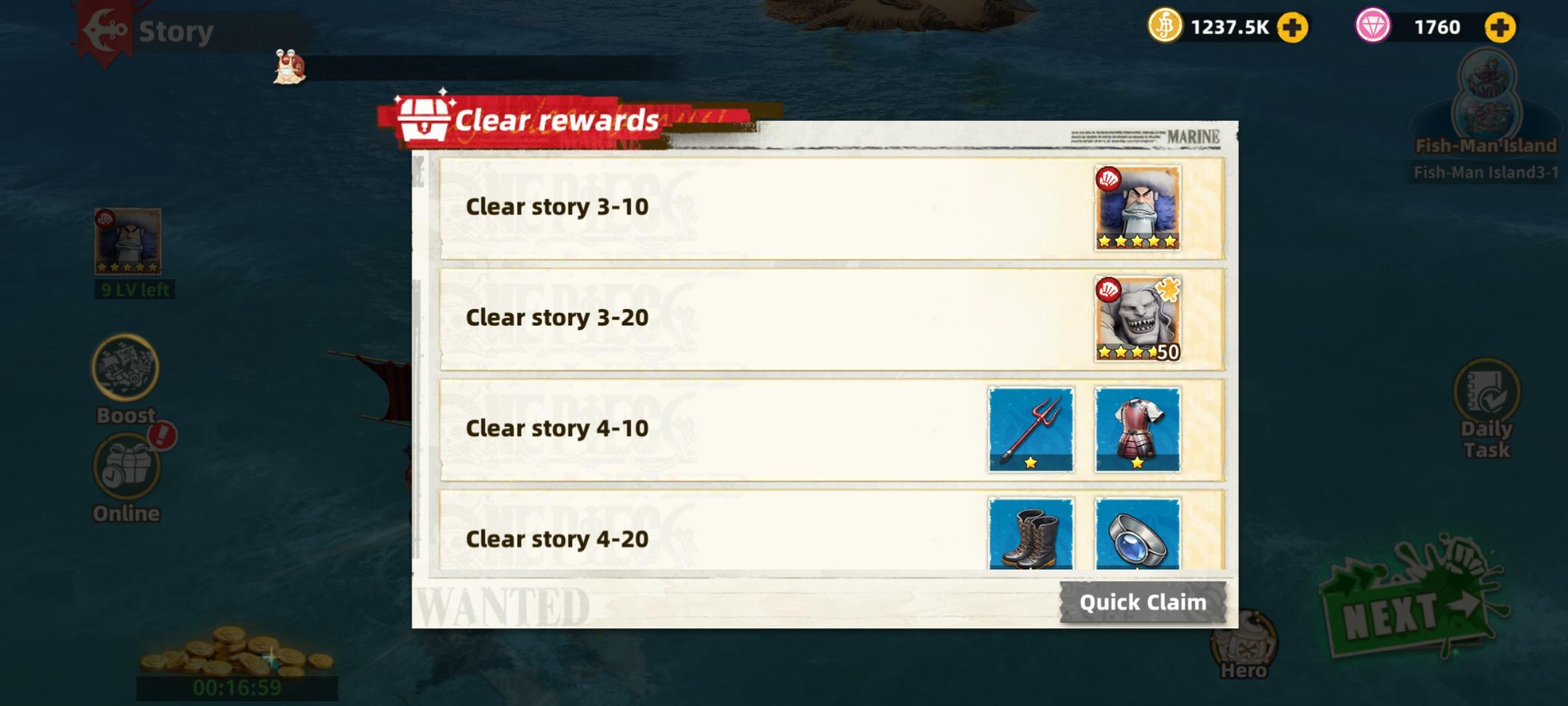
Task: Claim the Clear story 3-10 reward row
Action: 830,206
